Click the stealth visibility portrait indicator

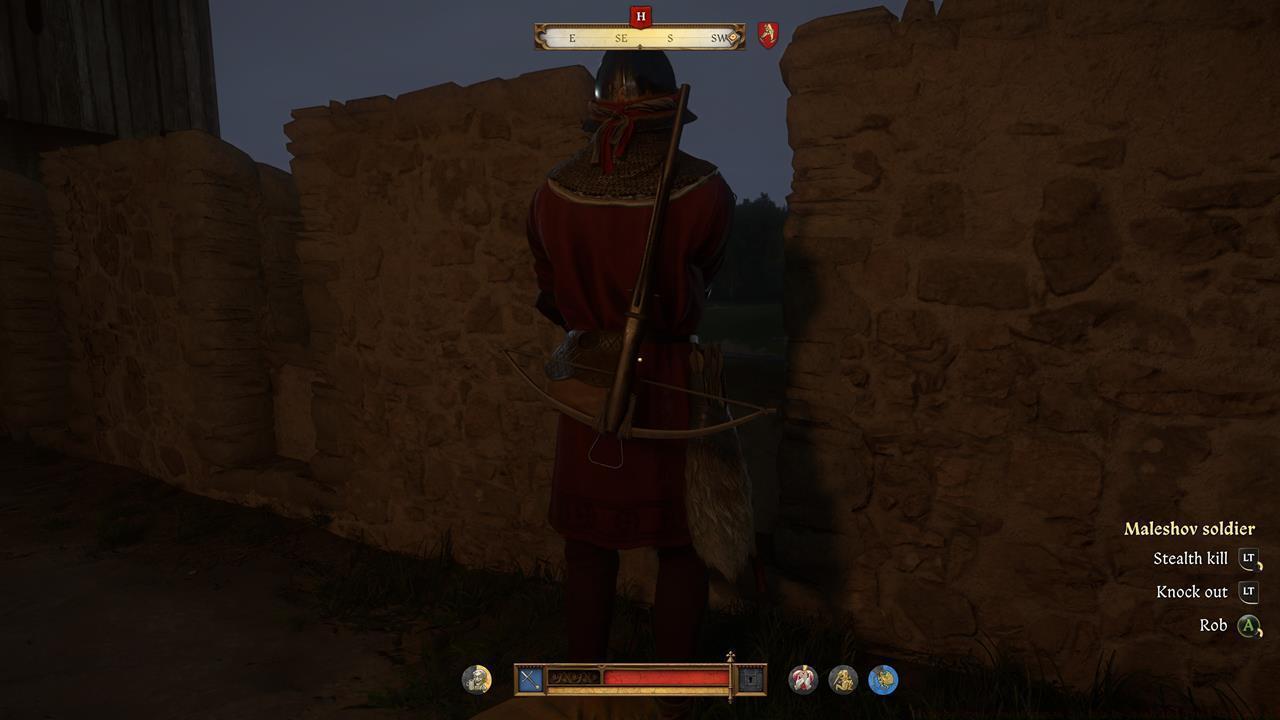pos(477,679)
